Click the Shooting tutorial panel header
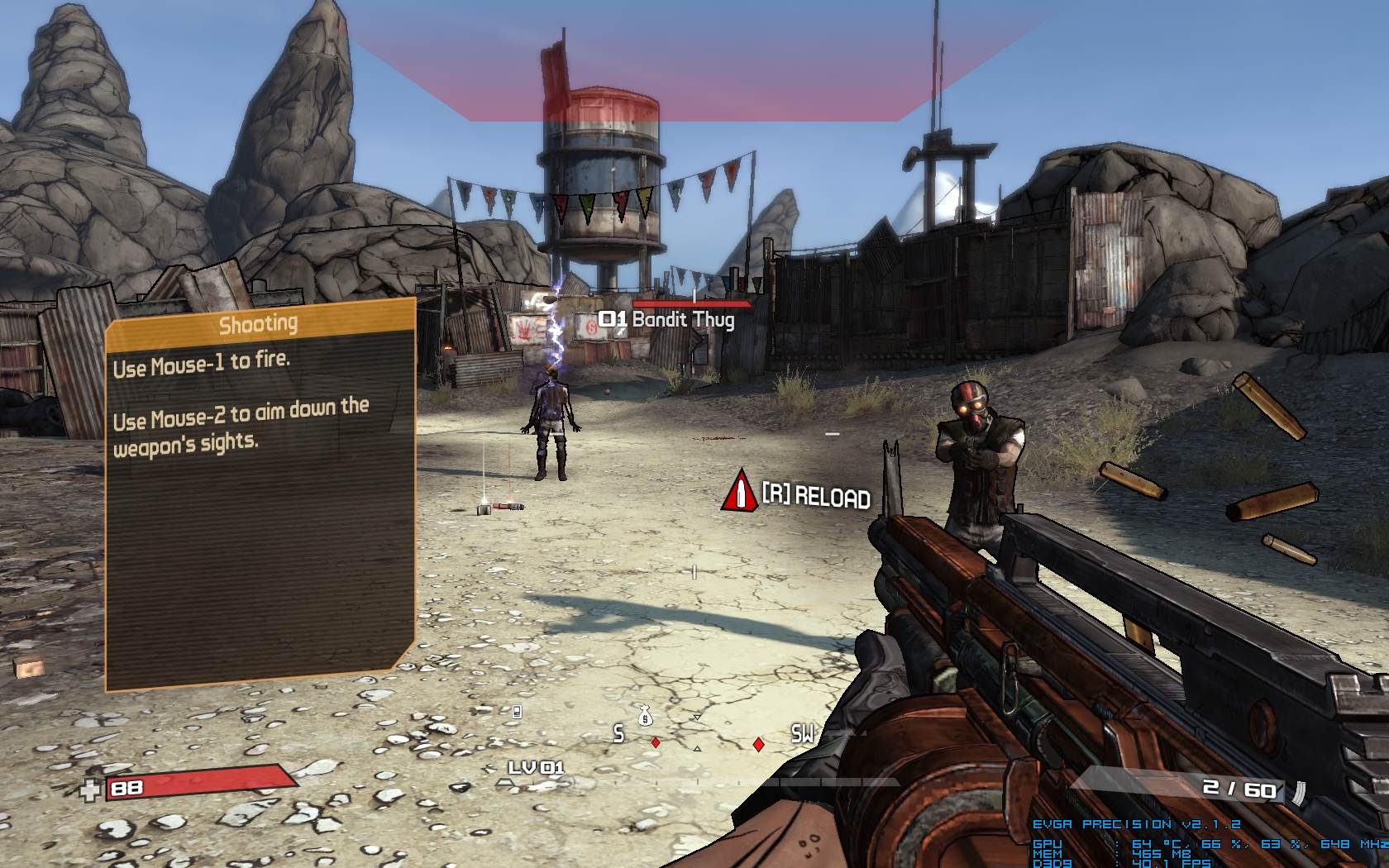 (x=259, y=323)
